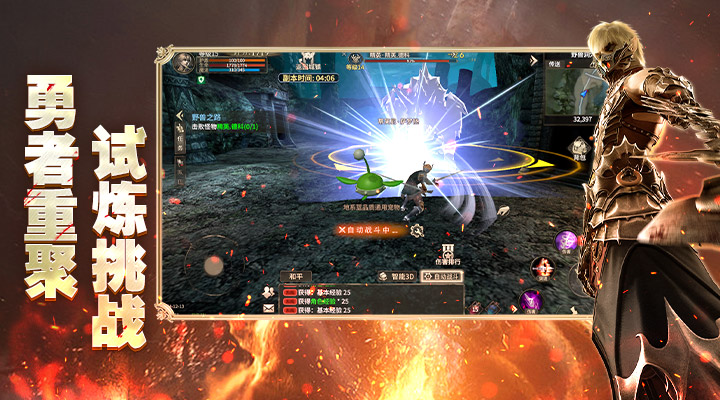Open the friends icon beside the chat
The height and width of the screenshot is (400, 720).
(269, 292)
